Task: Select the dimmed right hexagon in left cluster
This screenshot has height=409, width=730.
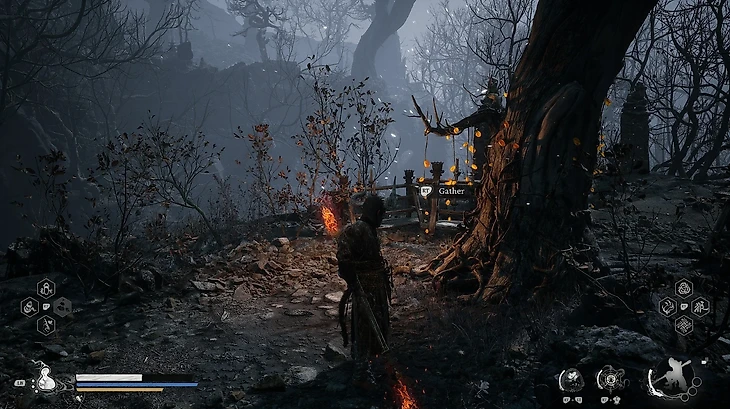Action: point(62,307)
